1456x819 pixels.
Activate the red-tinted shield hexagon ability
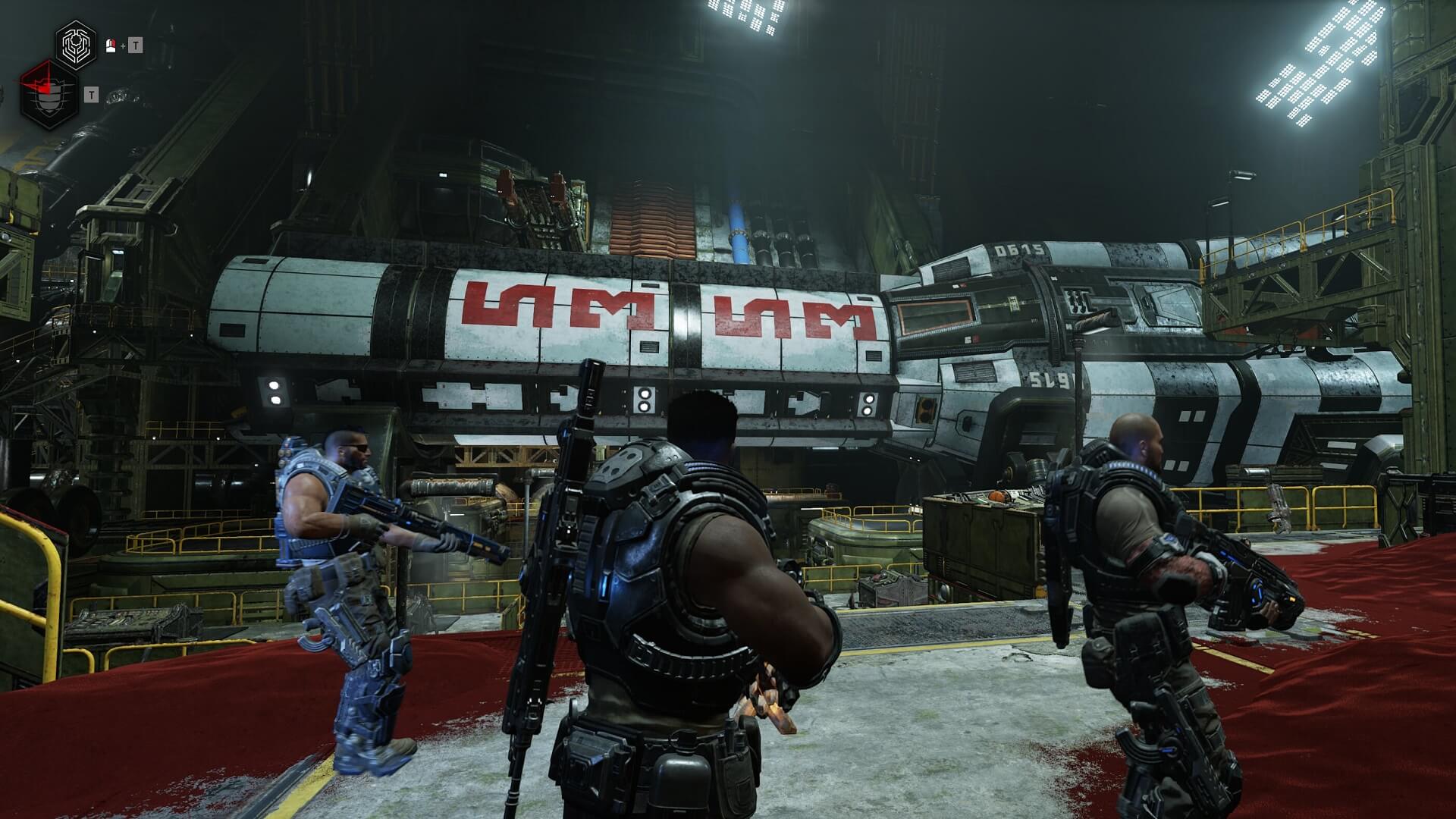pos(49,96)
